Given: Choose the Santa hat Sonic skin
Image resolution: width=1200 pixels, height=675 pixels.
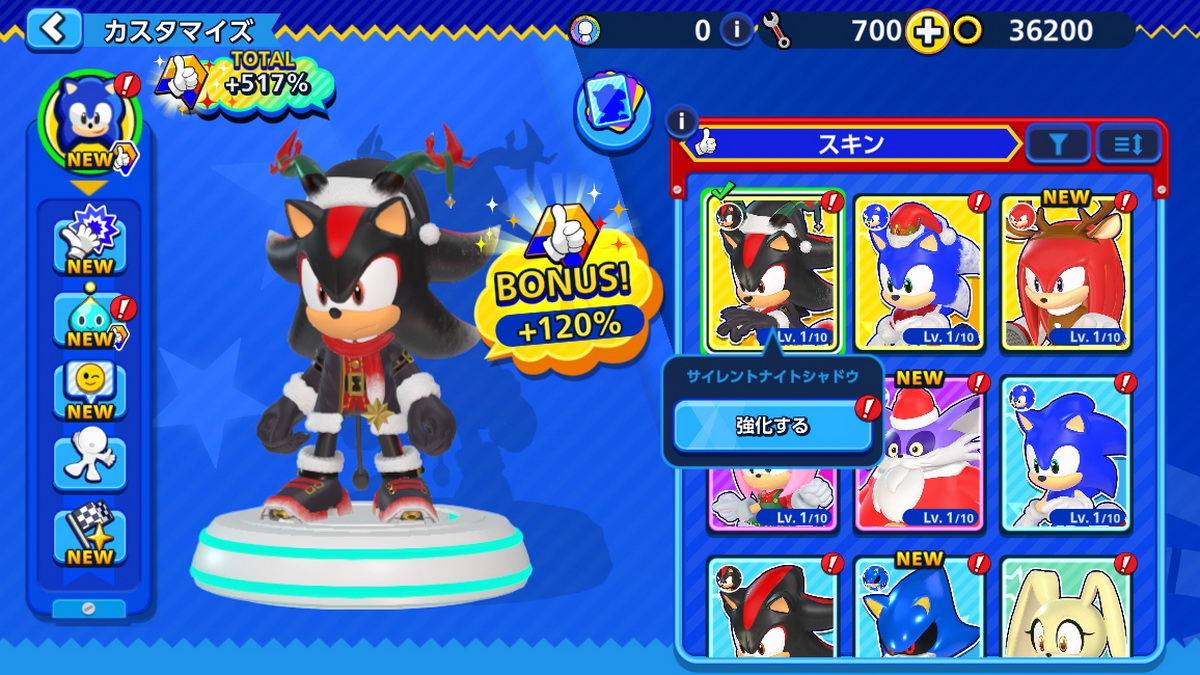Looking at the screenshot, I should [x=920, y=270].
